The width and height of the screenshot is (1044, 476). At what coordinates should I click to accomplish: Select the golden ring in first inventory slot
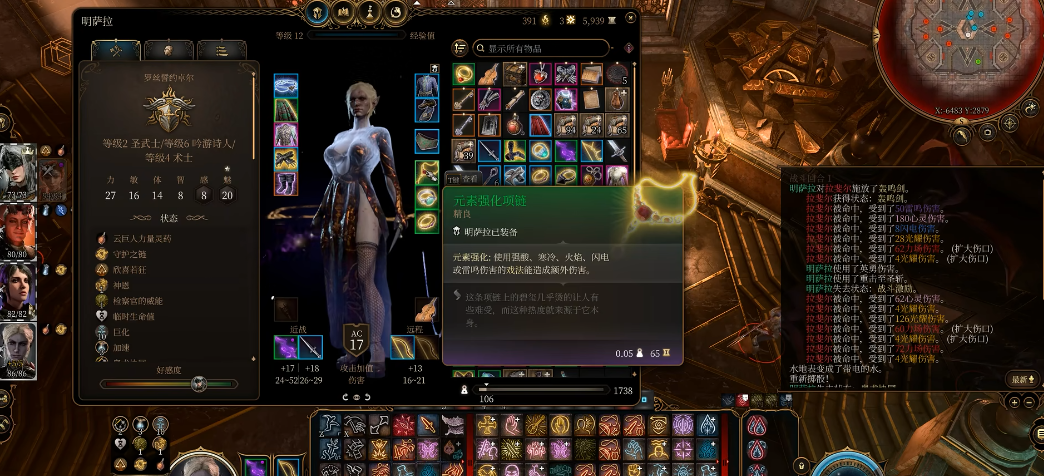pyautogui.click(x=463, y=74)
